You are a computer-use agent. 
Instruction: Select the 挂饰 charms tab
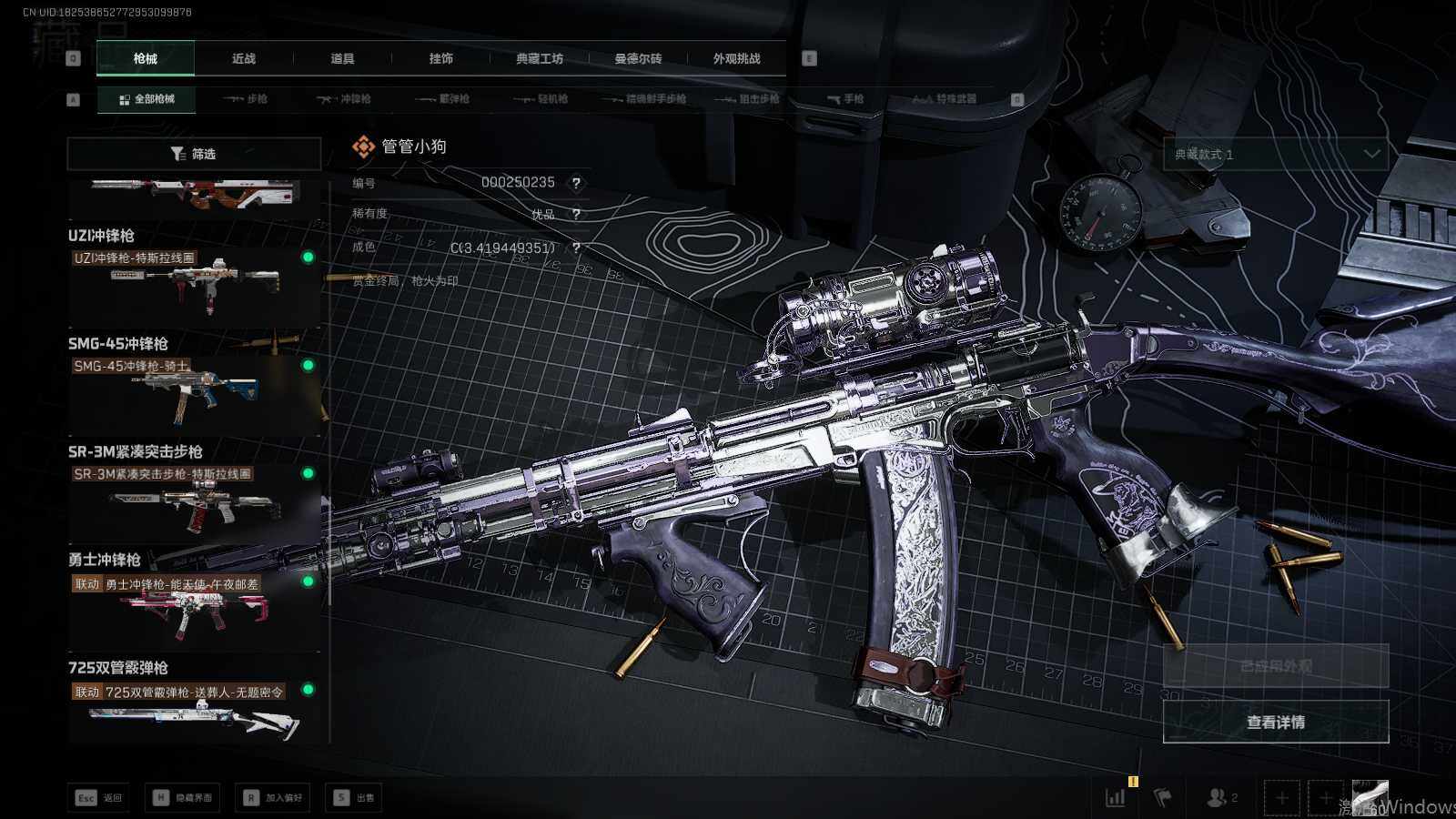[x=441, y=58]
